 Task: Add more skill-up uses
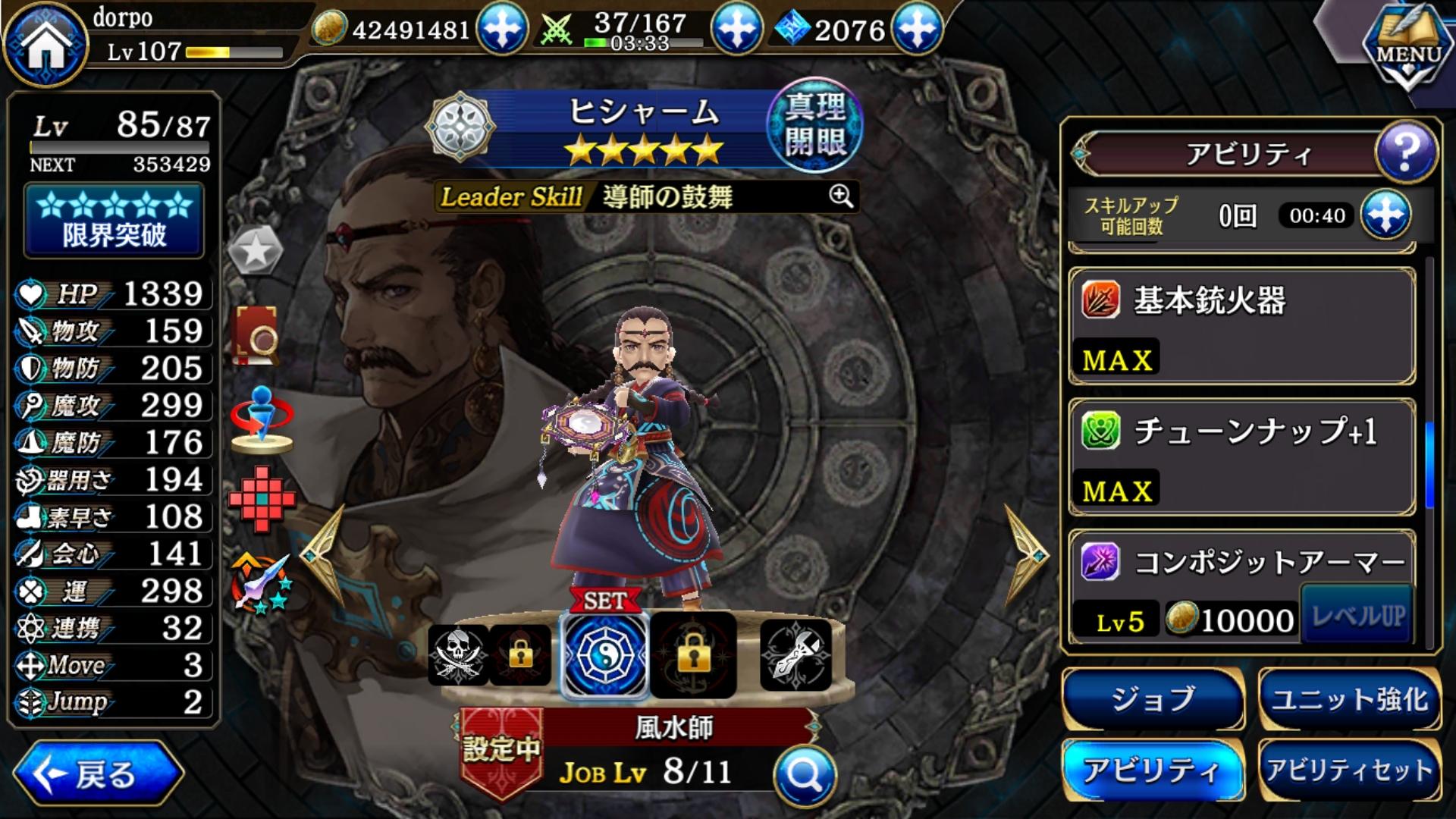pos(1385,215)
